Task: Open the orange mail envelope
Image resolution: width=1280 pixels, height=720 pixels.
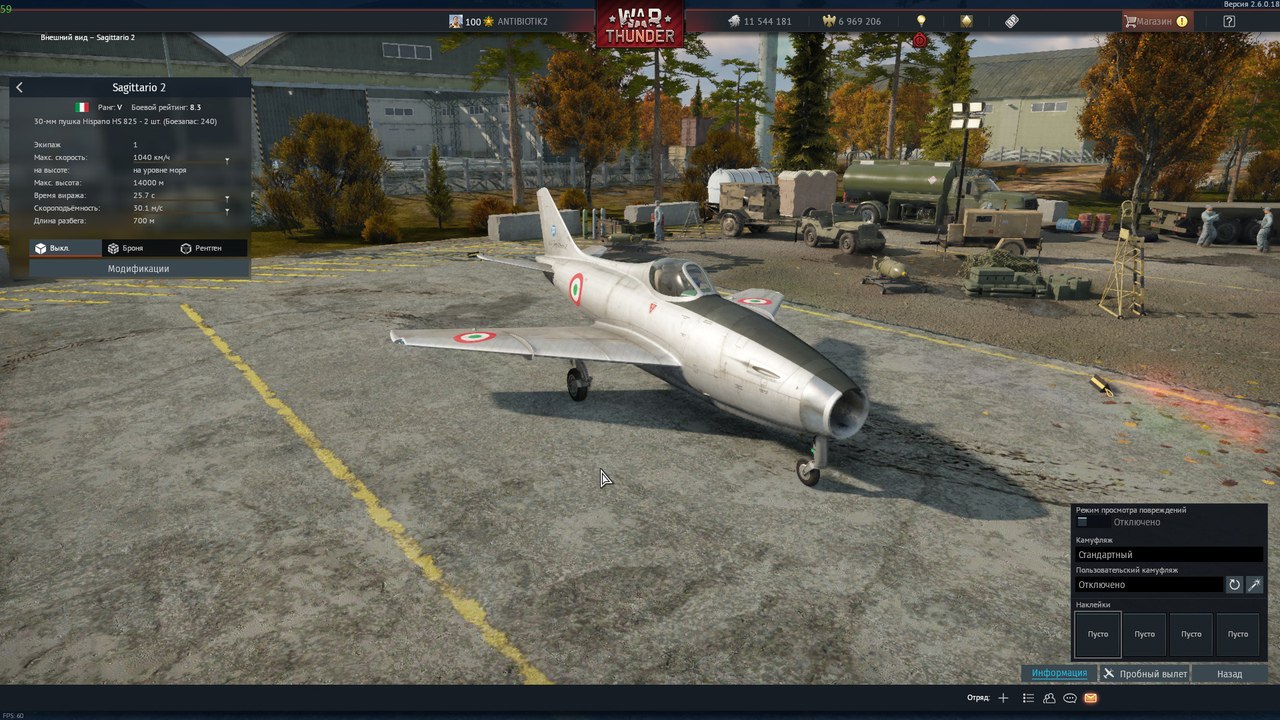Action: tap(1090, 698)
